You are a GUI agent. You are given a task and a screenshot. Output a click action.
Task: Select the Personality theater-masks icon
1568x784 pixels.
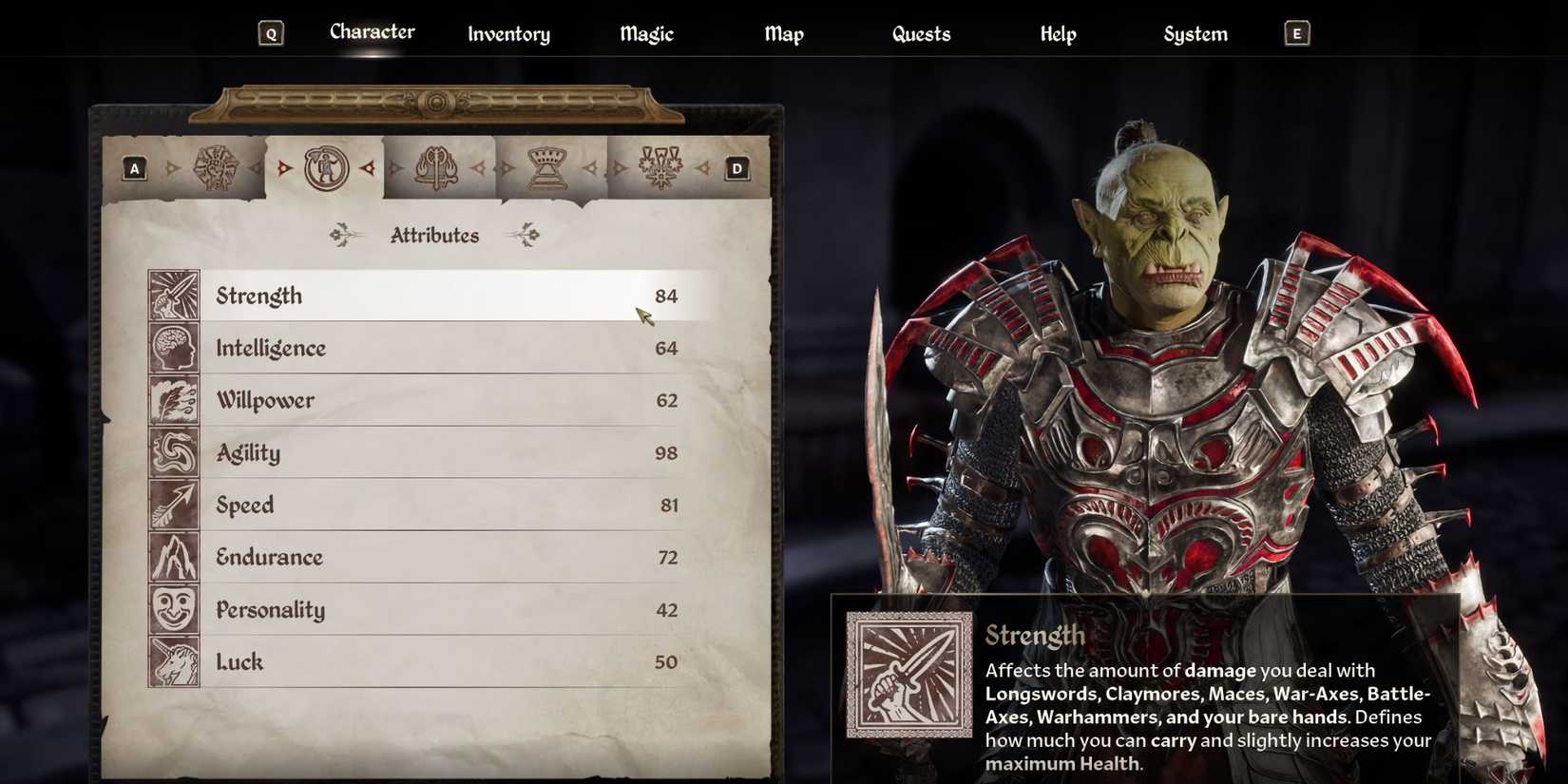(x=173, y=609)
